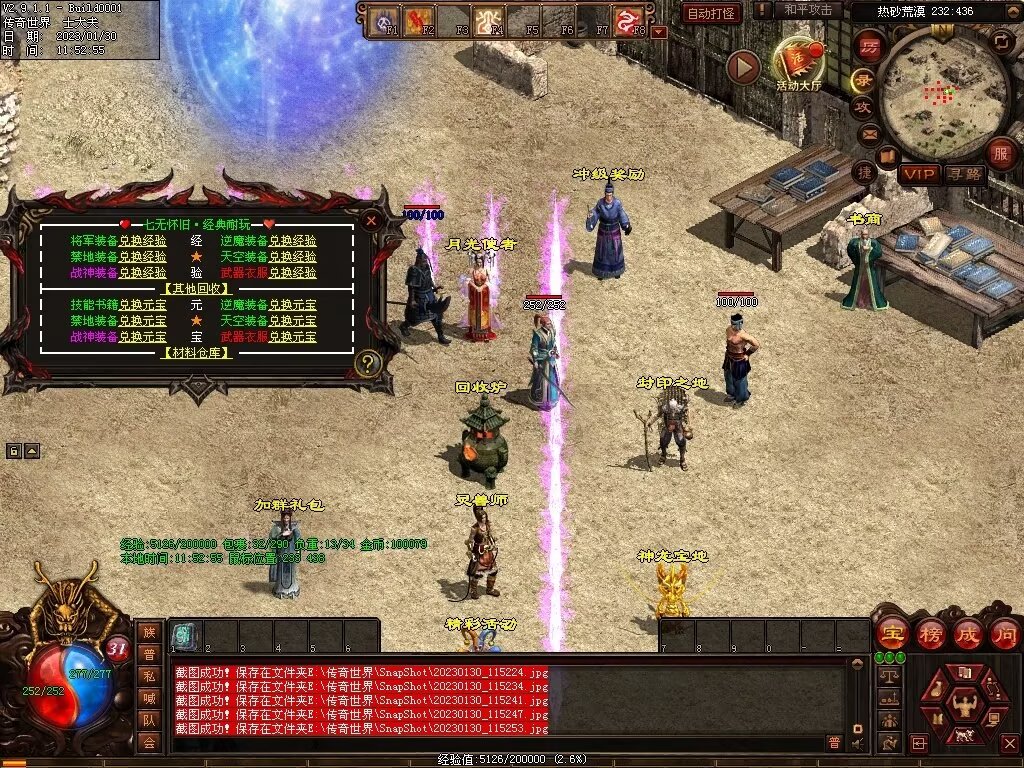The image size is (1024, 768).
Task: Close the equipment recycling dialog
Action: (371, 220)
